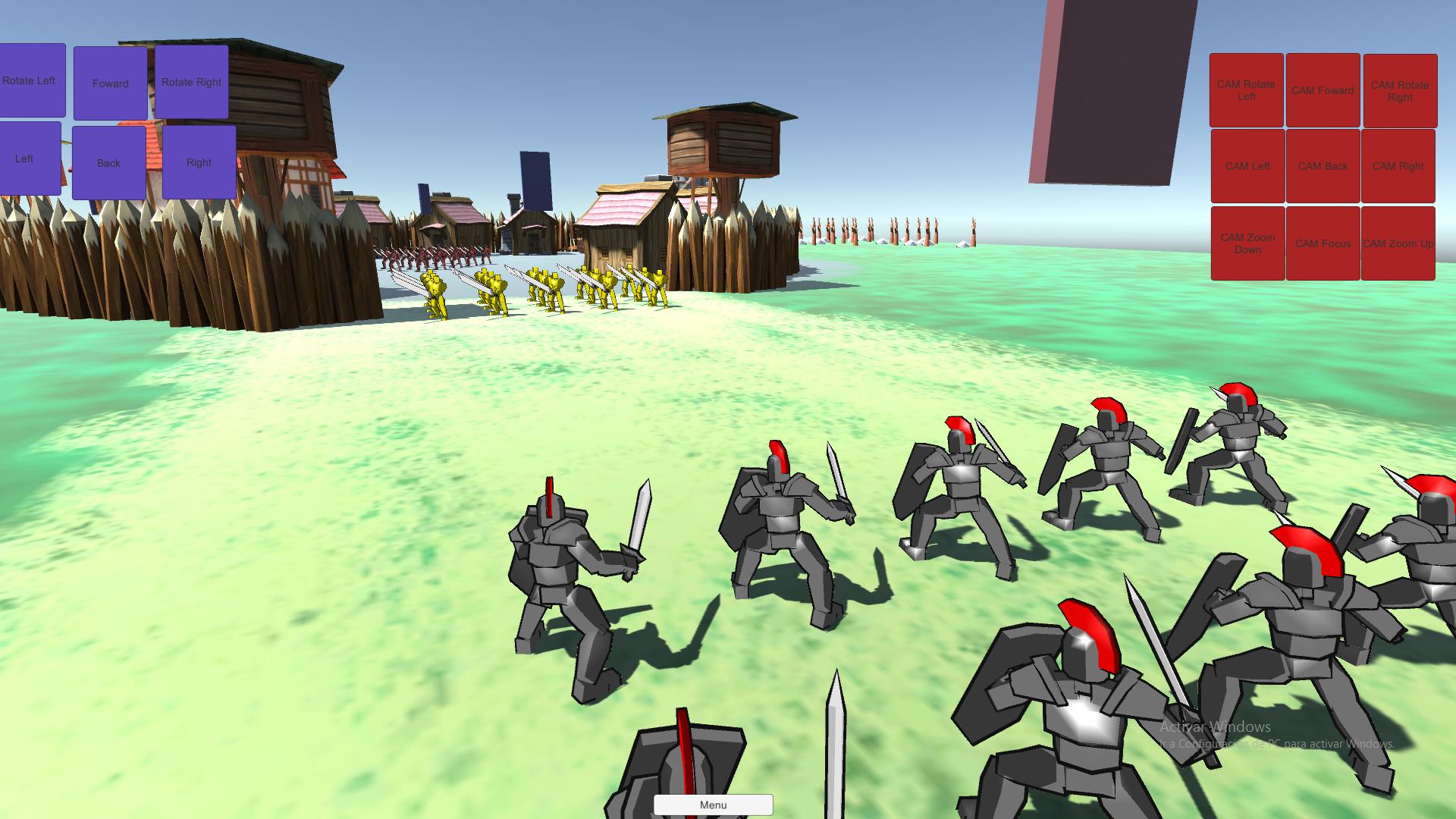
Task: Click the Activar Windows watermark text
Action: click(x=1213, y=726)
